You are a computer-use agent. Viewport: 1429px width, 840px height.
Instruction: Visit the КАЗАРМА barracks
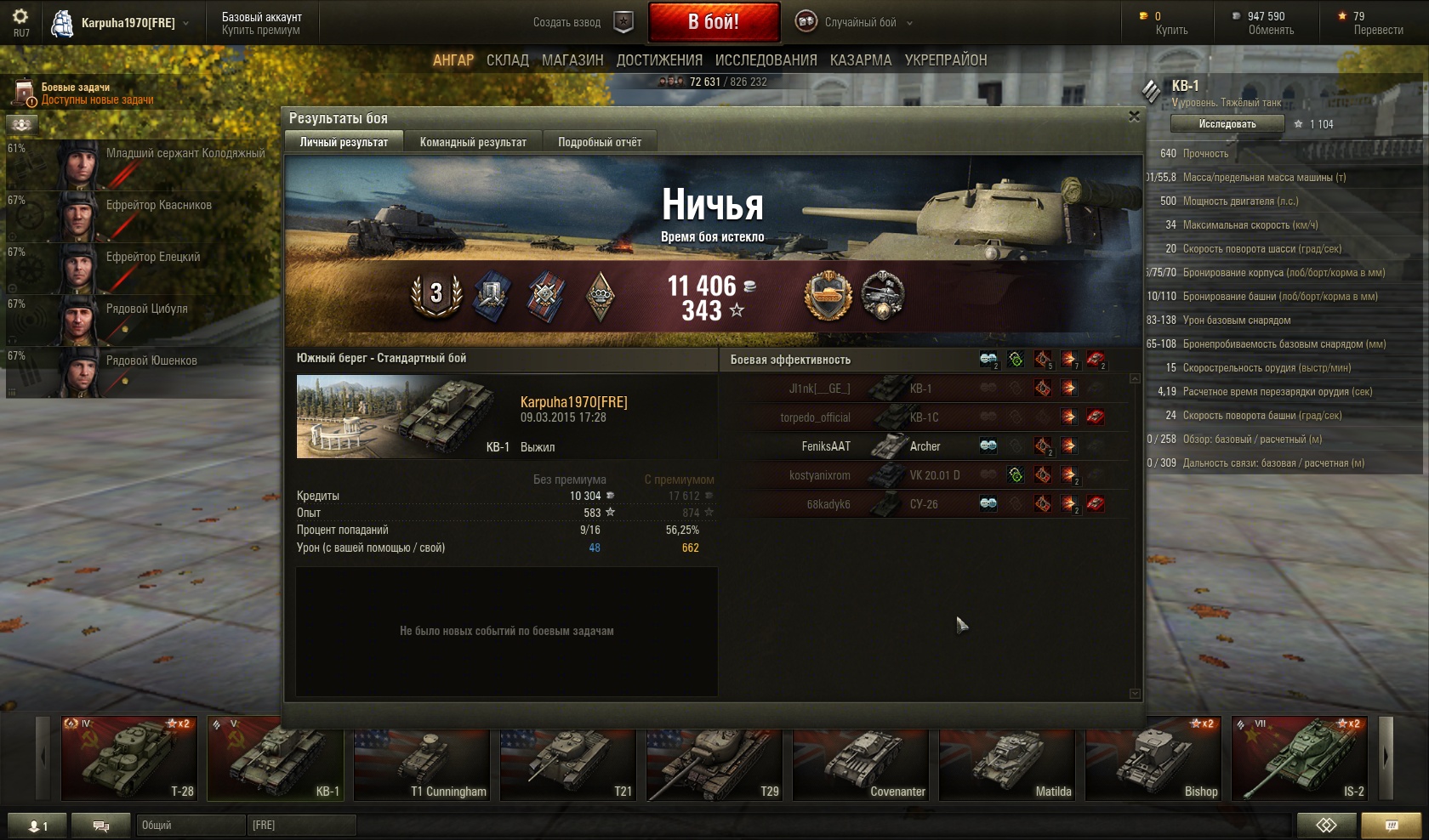pyautogui.click(x=861, y=60)
